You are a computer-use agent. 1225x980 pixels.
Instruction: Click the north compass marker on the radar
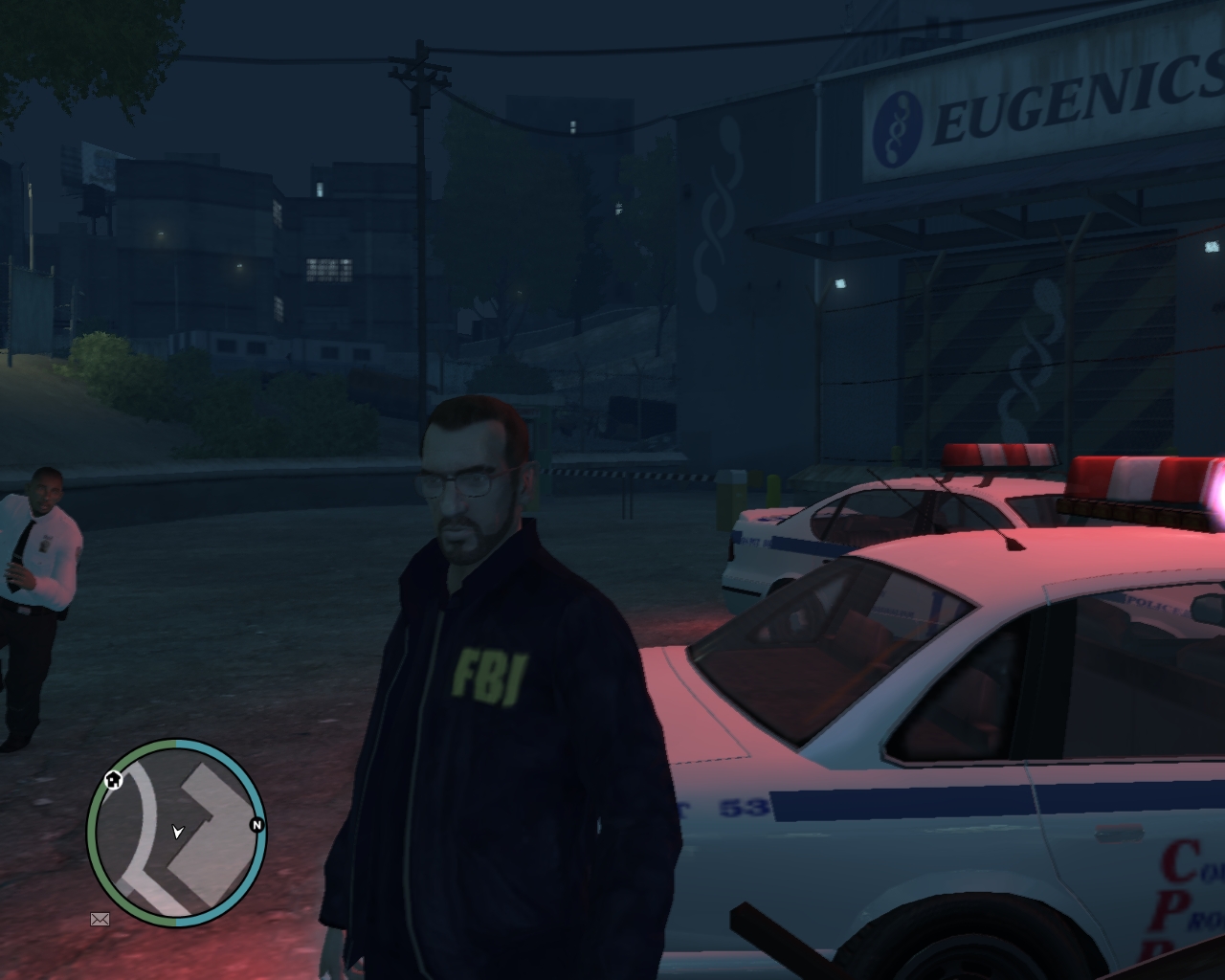tap(256, 824)
